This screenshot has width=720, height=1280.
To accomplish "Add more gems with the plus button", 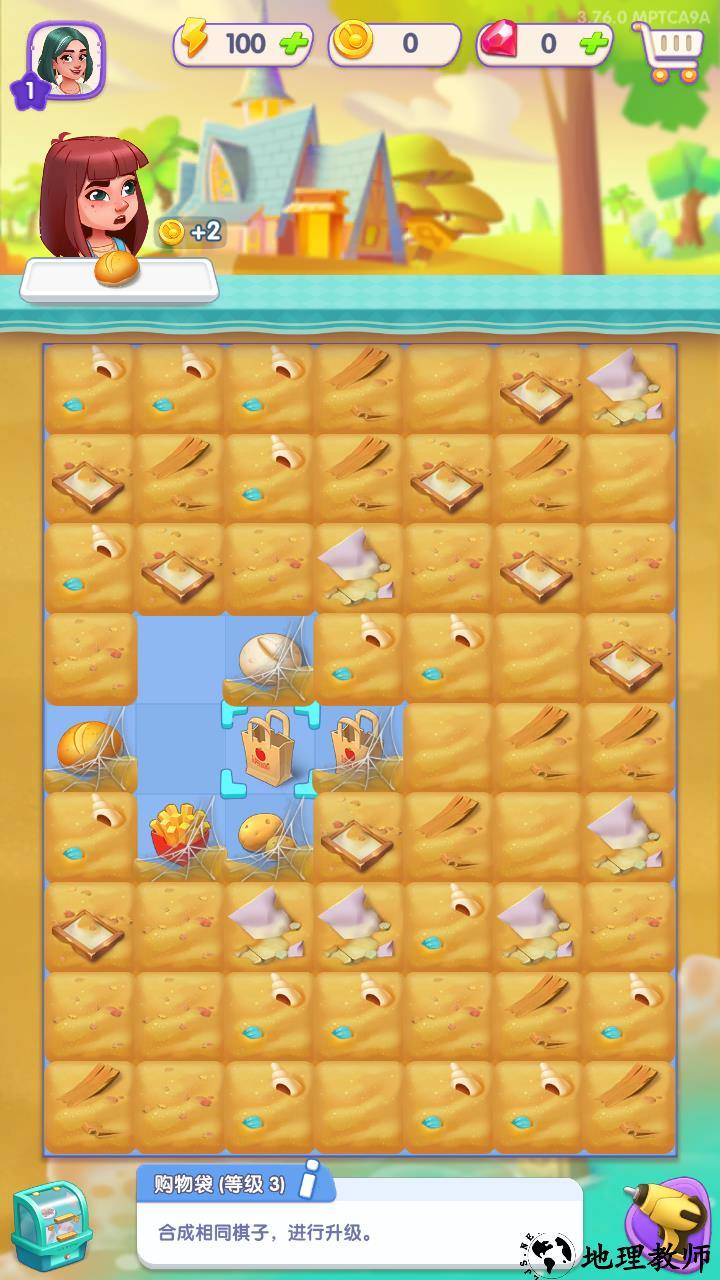I will tap(594, 43).
